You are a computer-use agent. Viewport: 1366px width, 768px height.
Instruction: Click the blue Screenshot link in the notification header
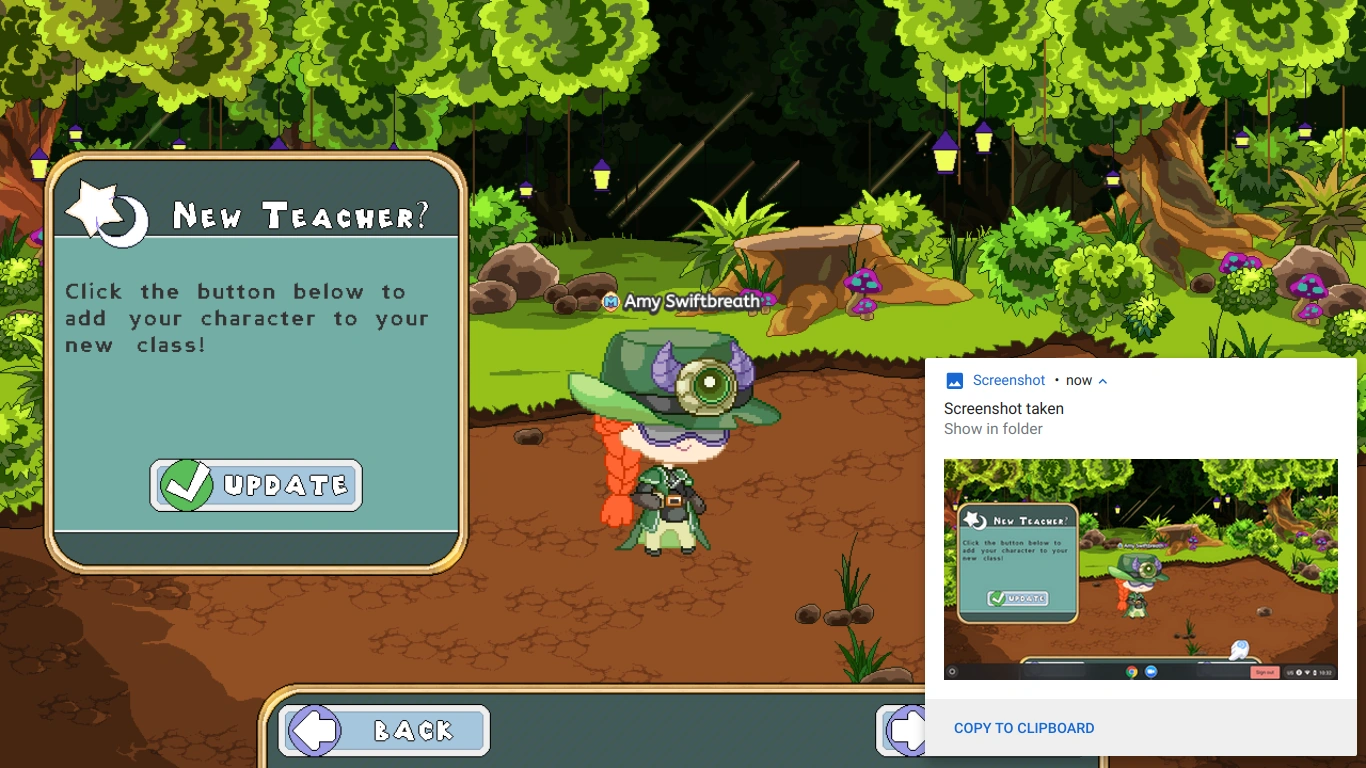[1008, 380]
